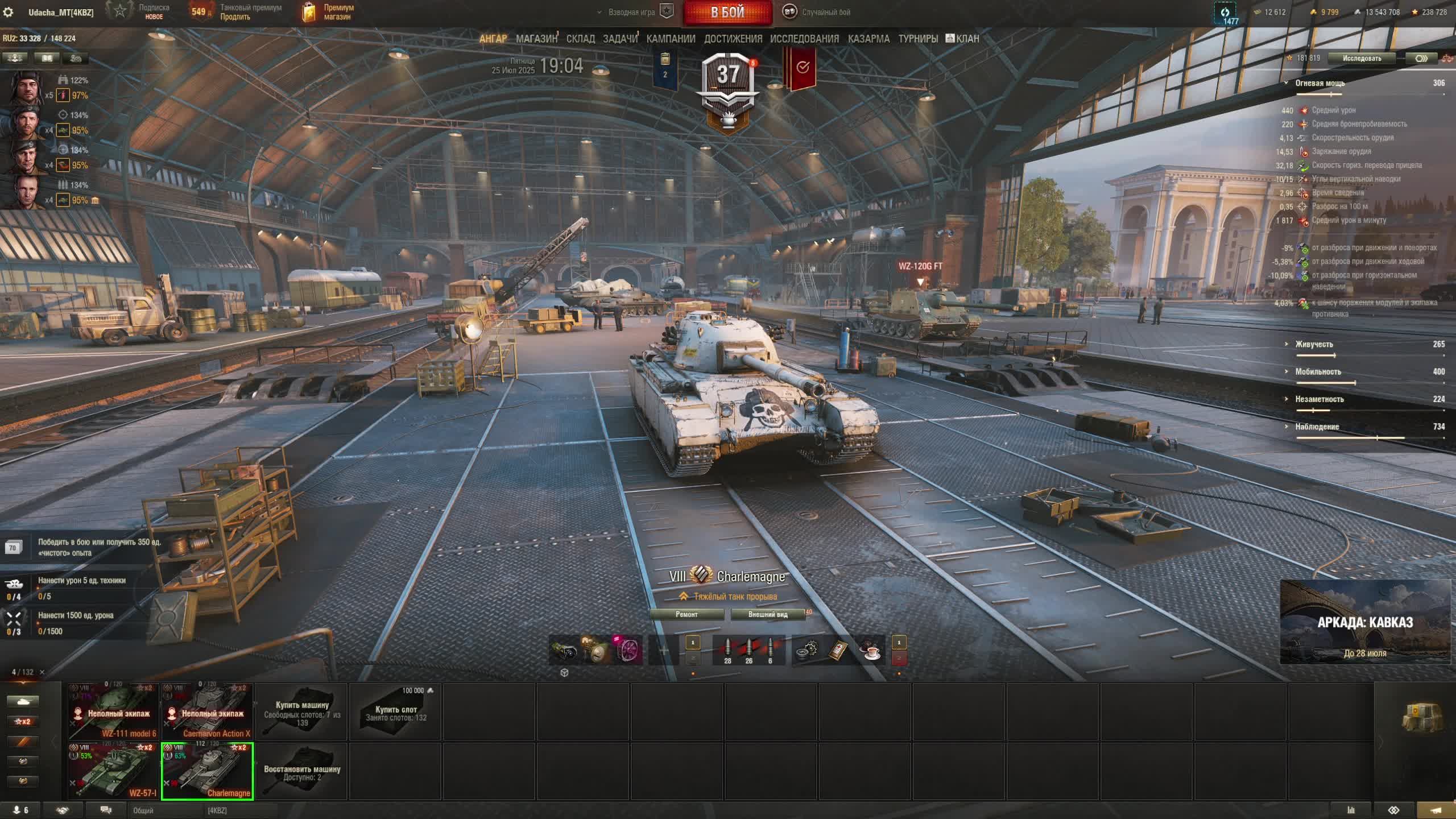The width and height of the screenshot is (1456, 819).
Task: Open the ИССЛЕДОВАНИЯ research tab
Action: pyautogui.click(x=804, y=39)
